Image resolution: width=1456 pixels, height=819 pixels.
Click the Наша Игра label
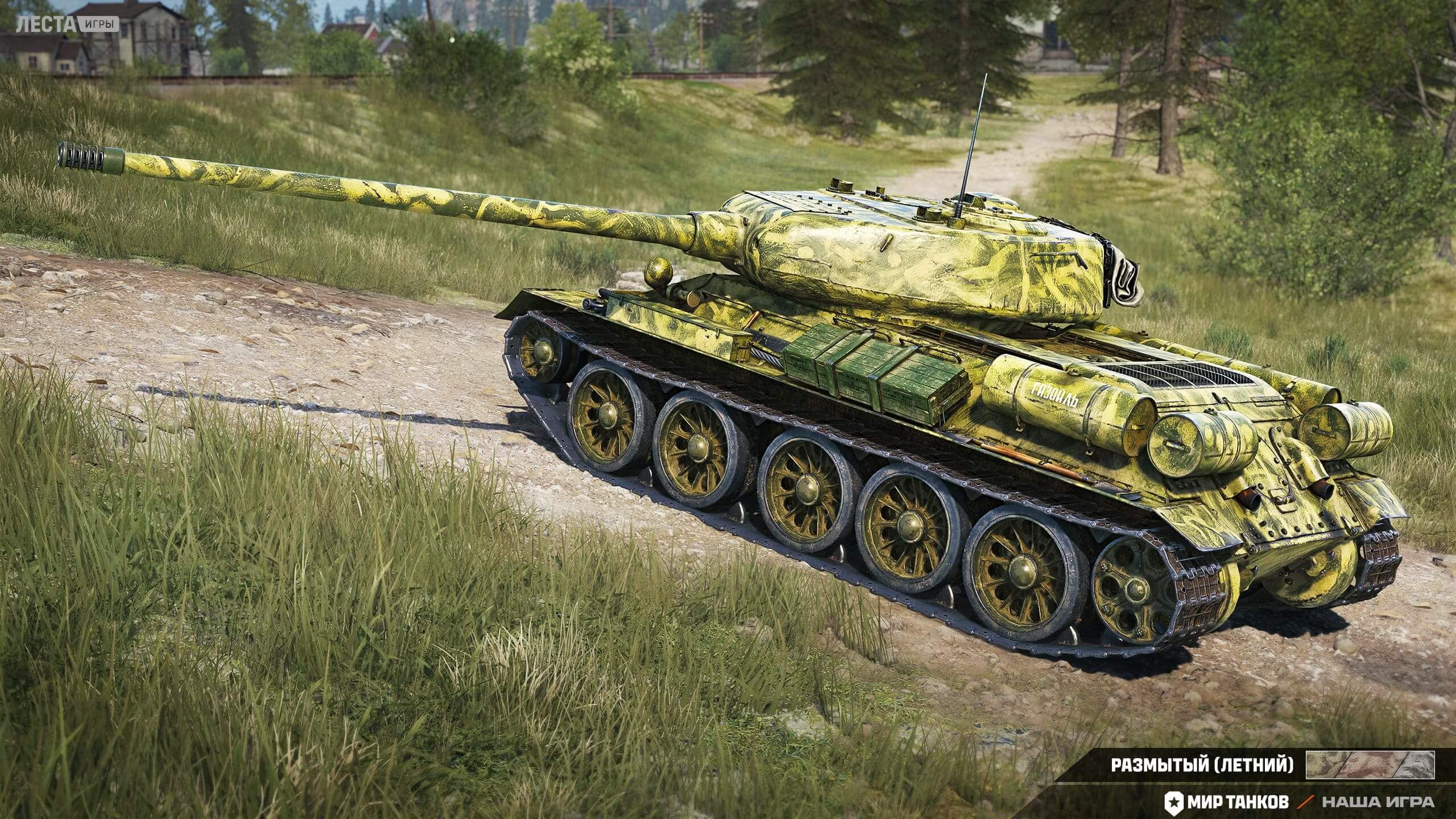1384,803
